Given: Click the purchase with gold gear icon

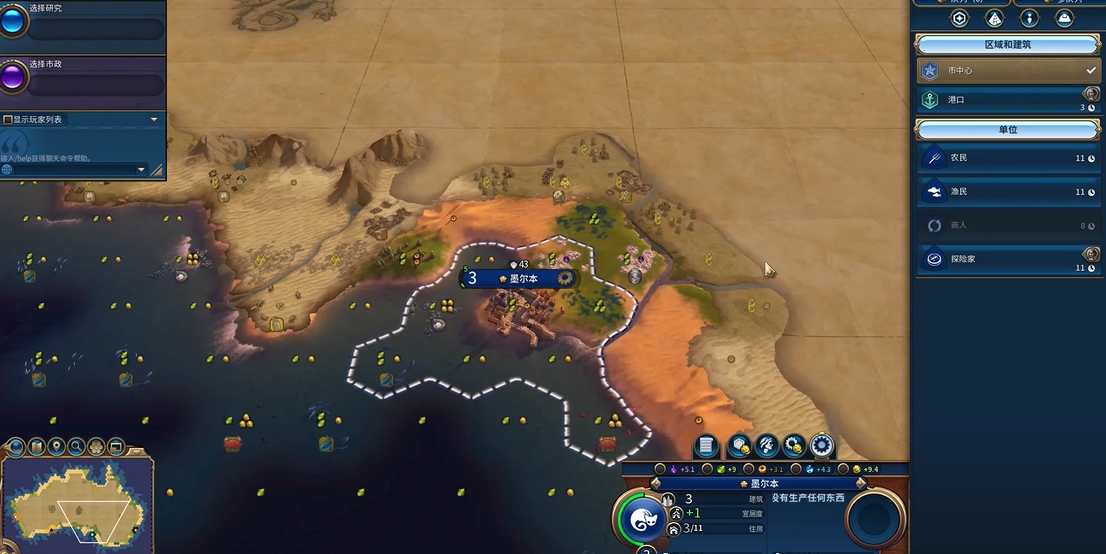Looking at the screenshot, I should (795, 446).
